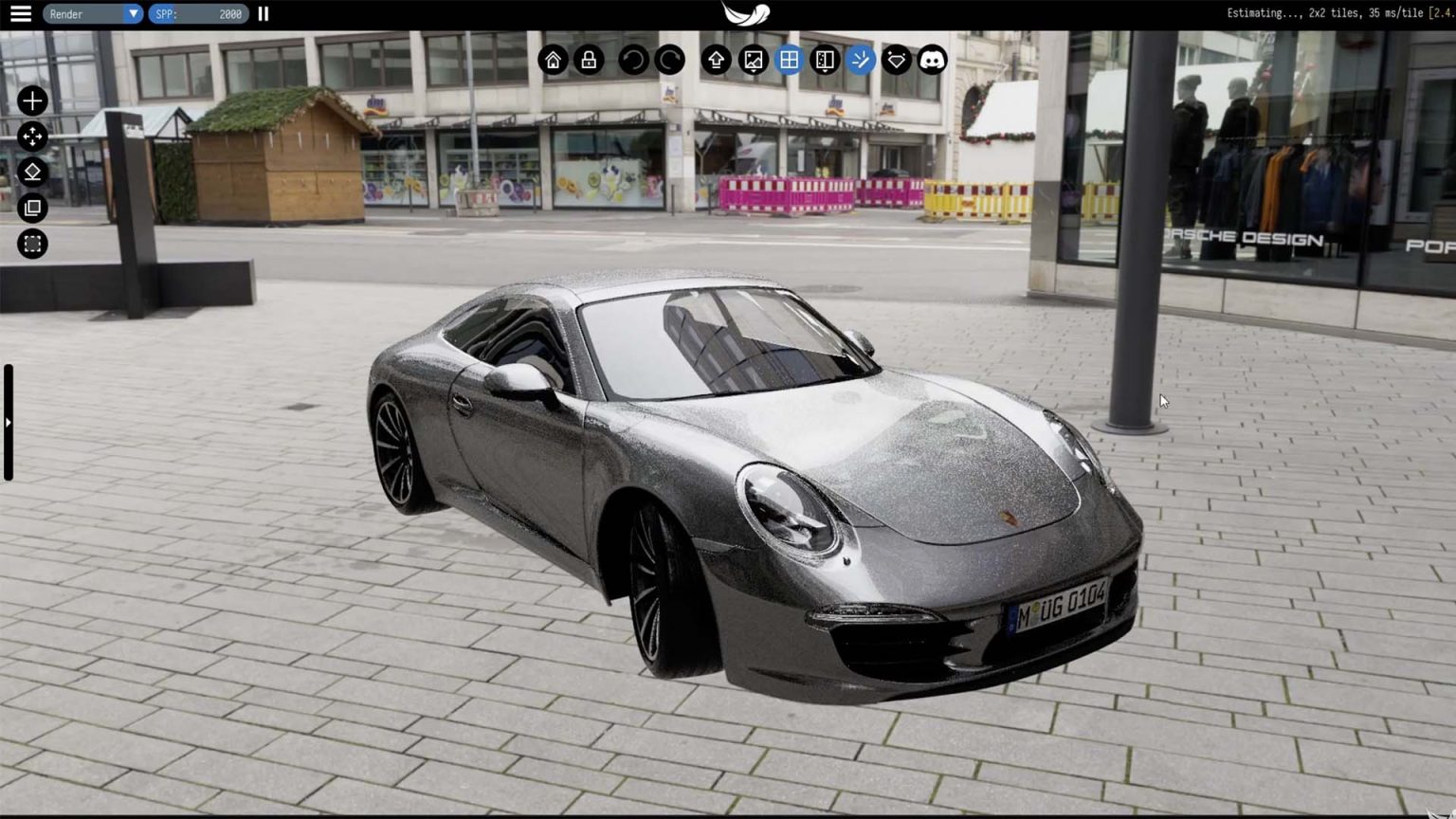Image resolution: width=1456 pixels, height=819 pixels.
Task: Select the diamond-on-ground placement tool
Action: pyautogui.click(x=32, y=172)
